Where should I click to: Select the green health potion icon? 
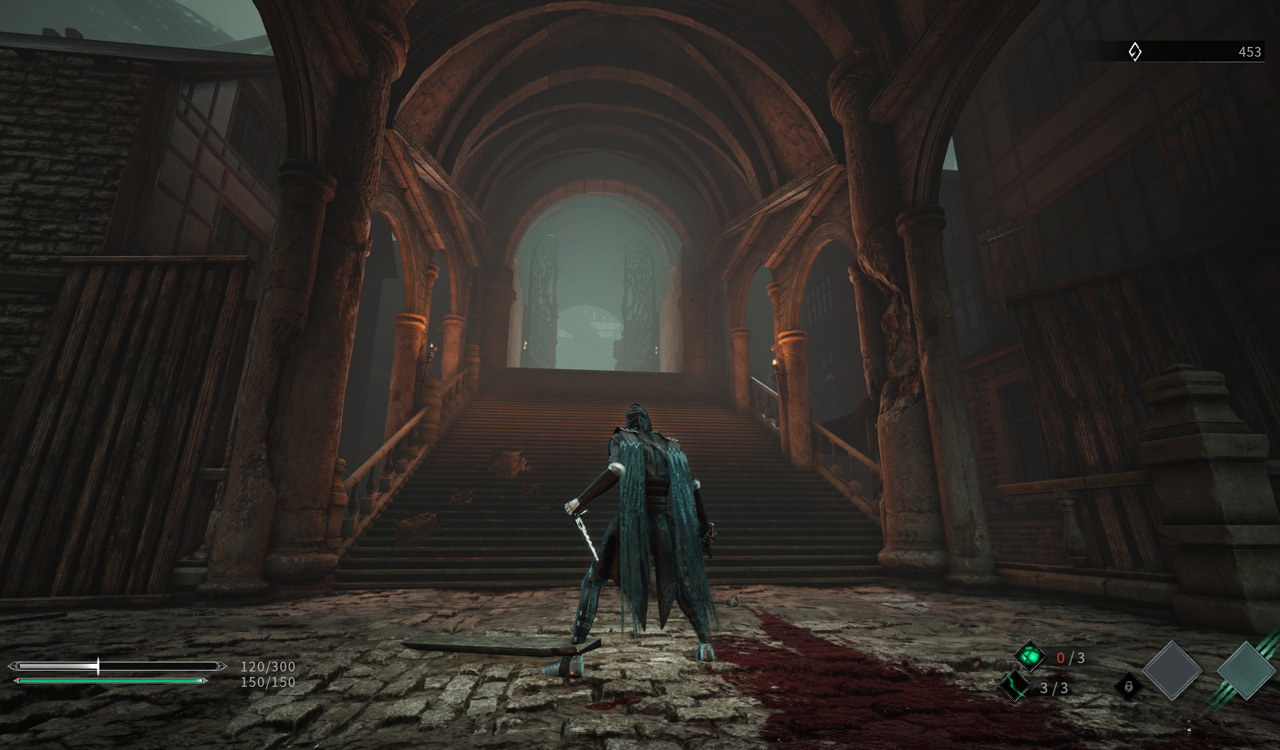point(1030,656)
